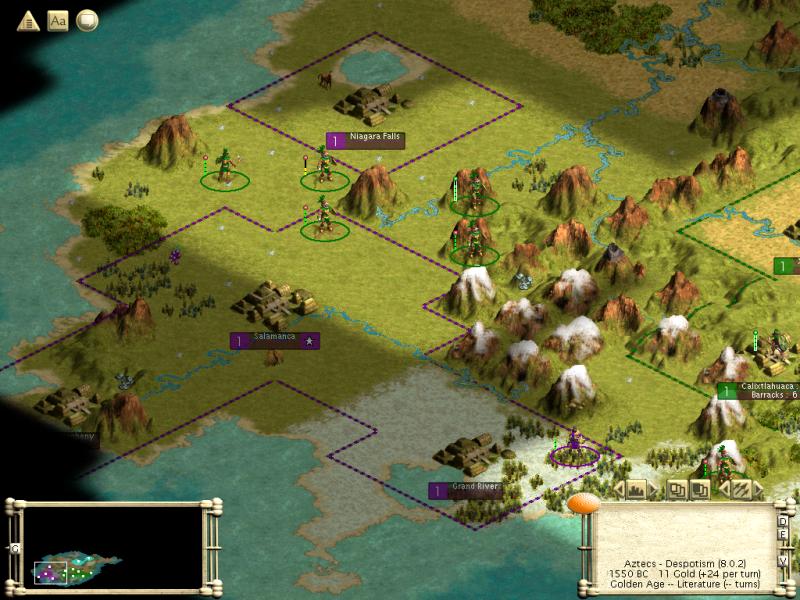Screen dimensions: 800x600
Task: Select the Salamanca capital city label
Action: pos(275,341)
